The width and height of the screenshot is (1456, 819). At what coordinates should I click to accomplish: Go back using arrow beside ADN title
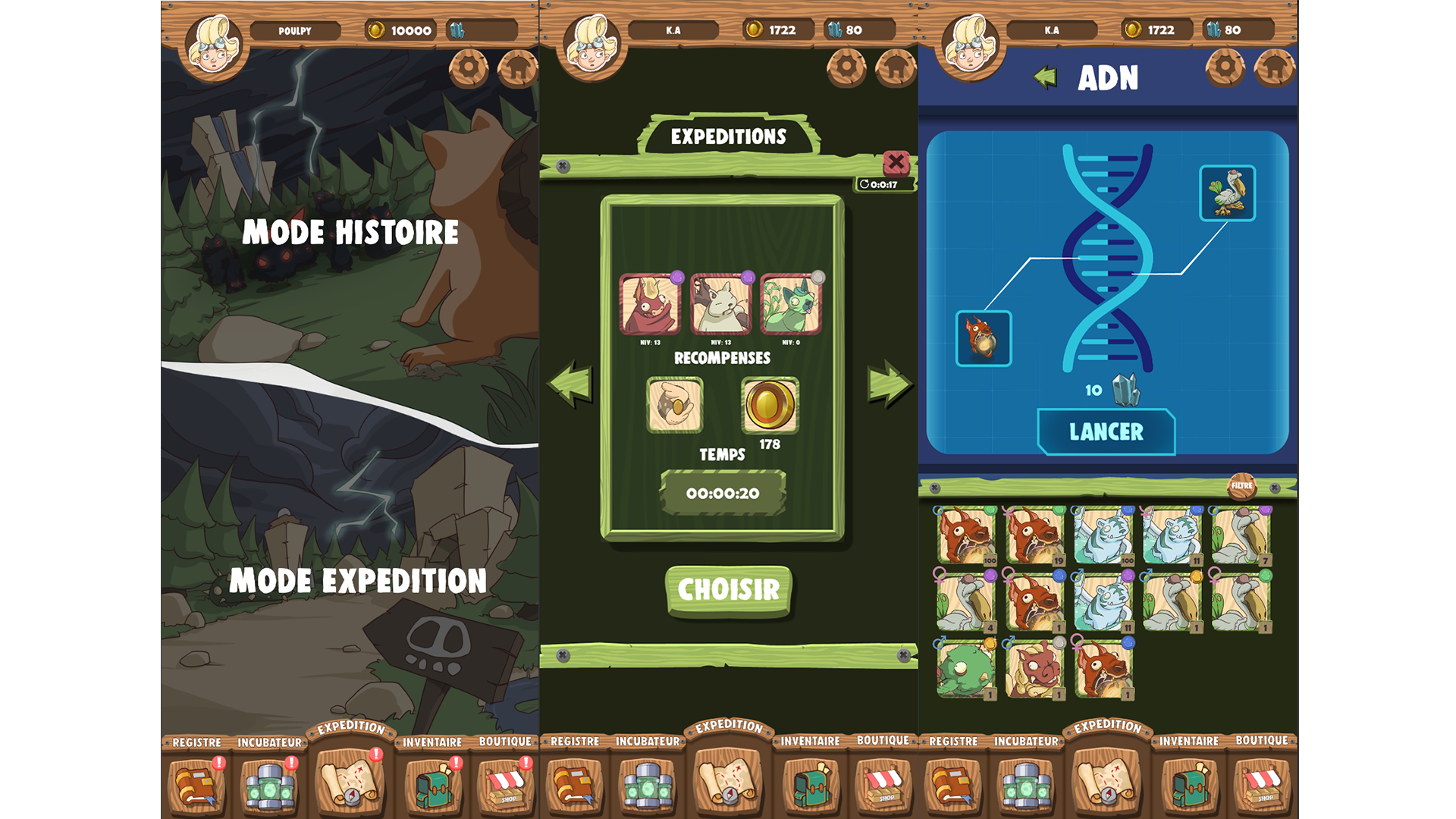1046,77
